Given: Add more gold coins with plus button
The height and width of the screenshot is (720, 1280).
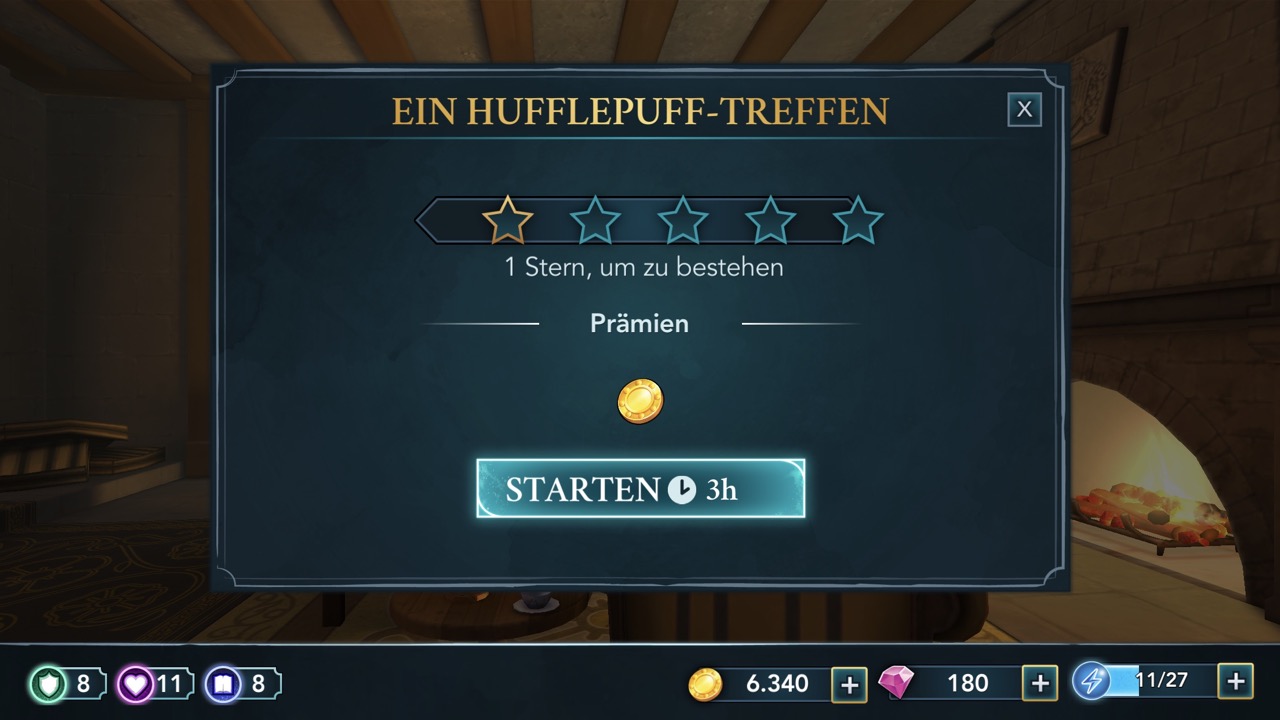Looking at the screenshot, I should pos(849,684).
